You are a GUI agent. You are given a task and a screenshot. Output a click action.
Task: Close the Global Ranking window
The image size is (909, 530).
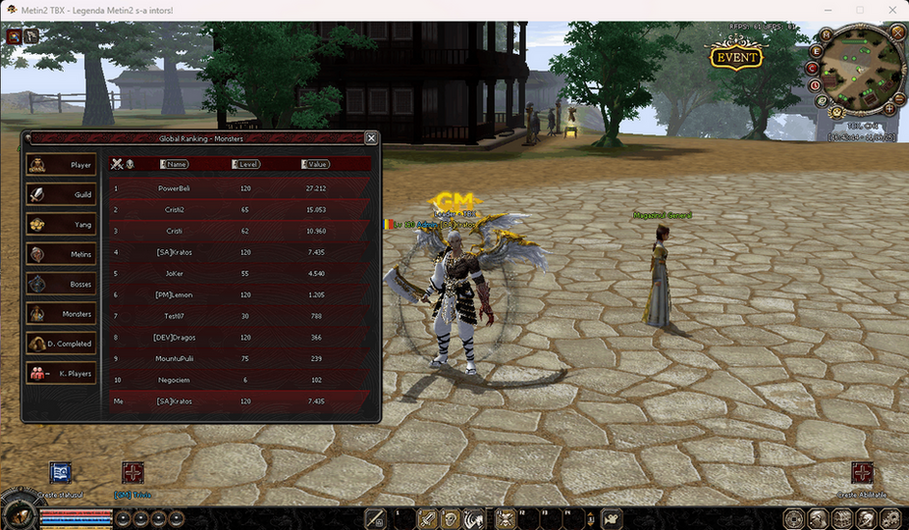371,138
